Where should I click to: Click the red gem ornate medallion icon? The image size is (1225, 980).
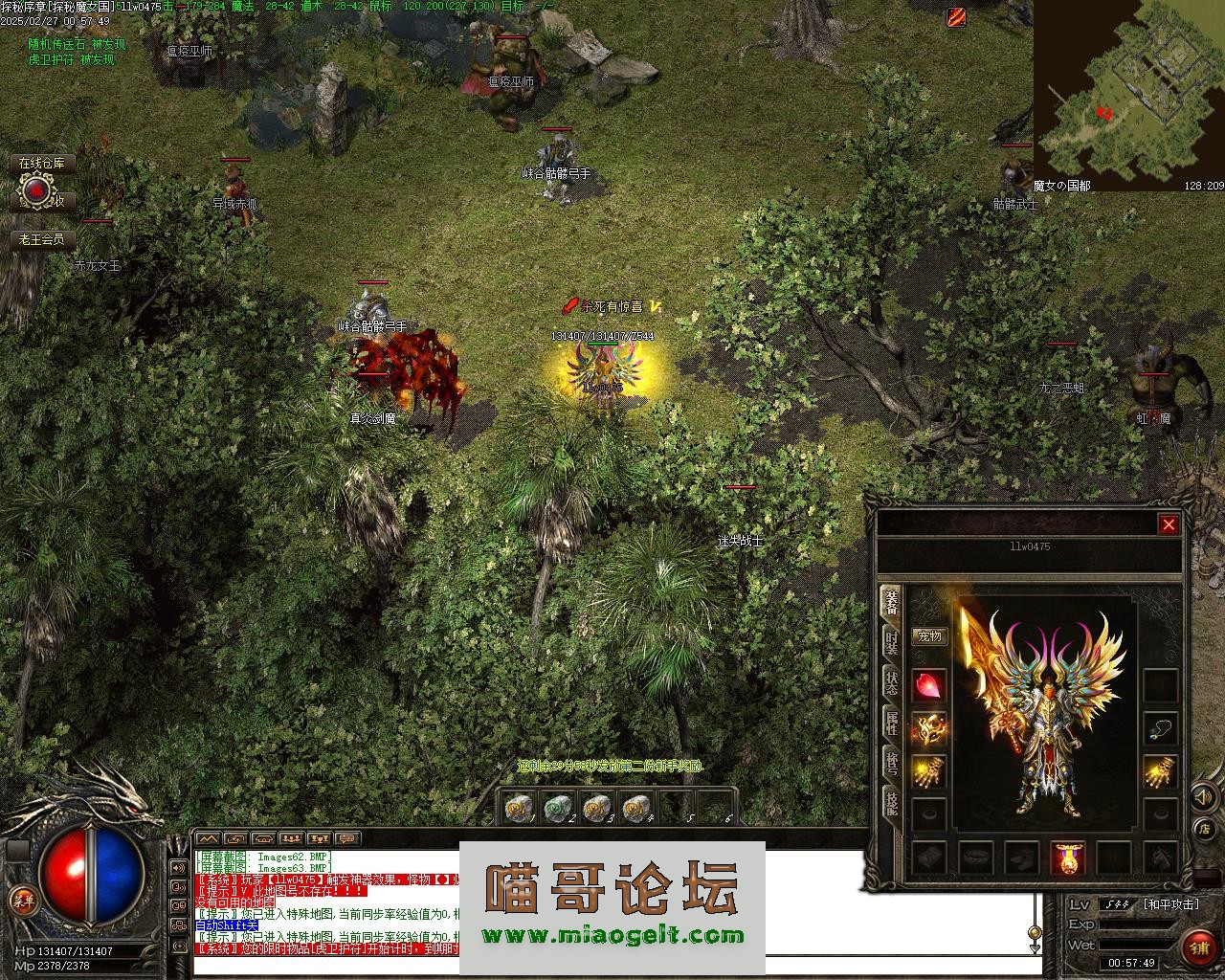click(x=36, y=192)
